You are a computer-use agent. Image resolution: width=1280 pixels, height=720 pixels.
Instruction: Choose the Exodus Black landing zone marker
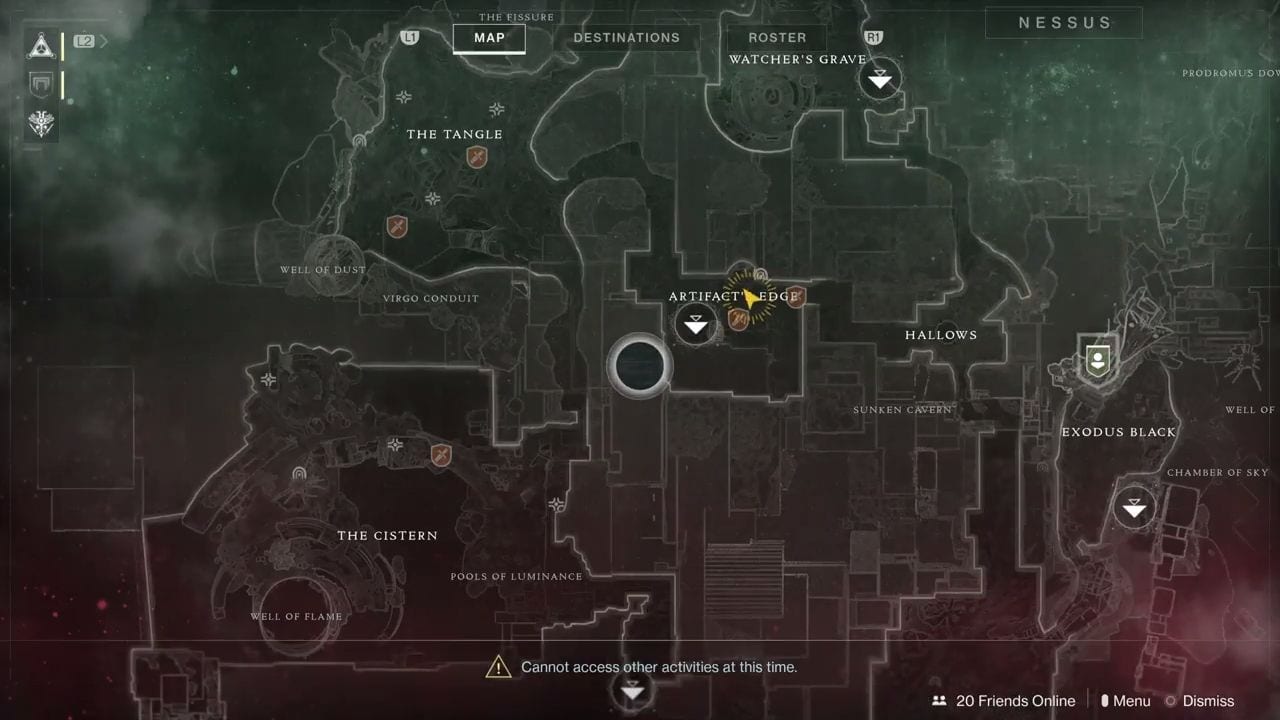tap(1134, 508)
